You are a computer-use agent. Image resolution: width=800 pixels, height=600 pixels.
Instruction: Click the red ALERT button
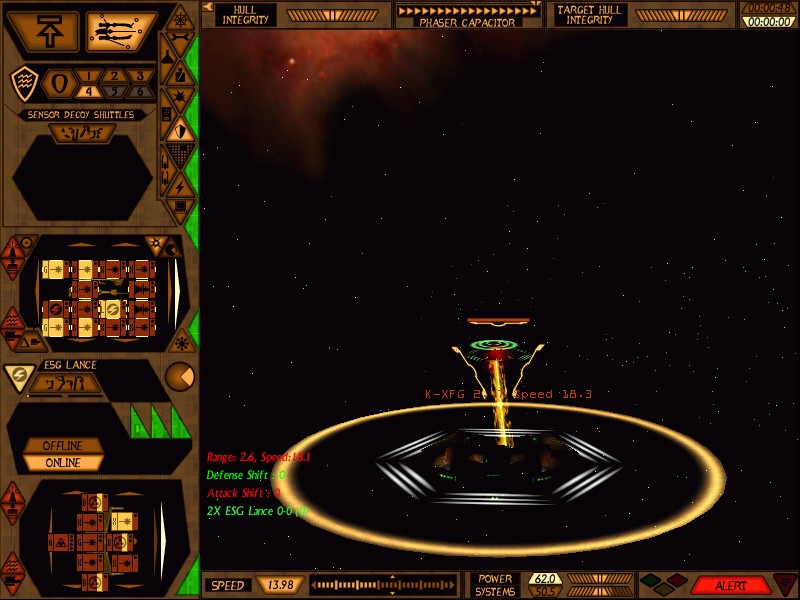(x=730, y=585)
